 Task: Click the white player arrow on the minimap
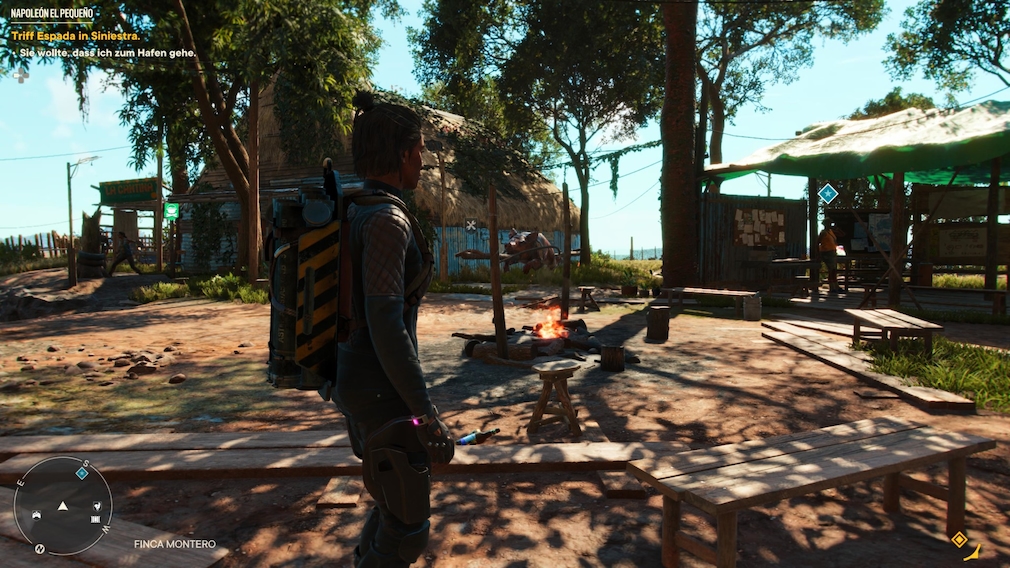coord(63,506)
